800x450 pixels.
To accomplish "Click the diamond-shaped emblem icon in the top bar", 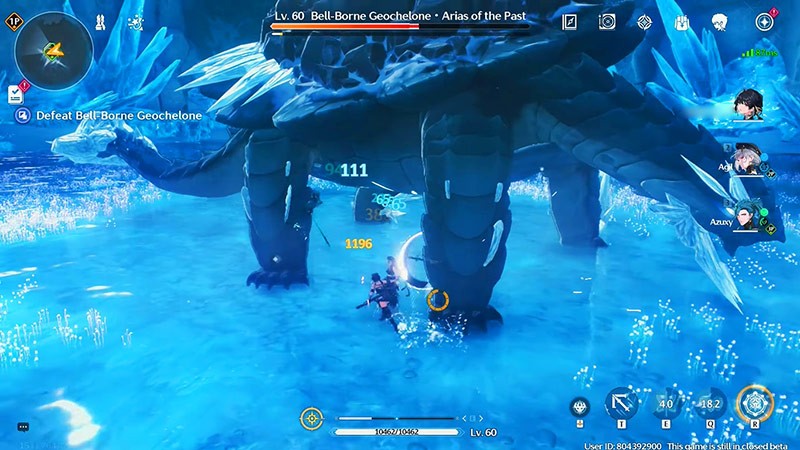I will click(643, 21).
